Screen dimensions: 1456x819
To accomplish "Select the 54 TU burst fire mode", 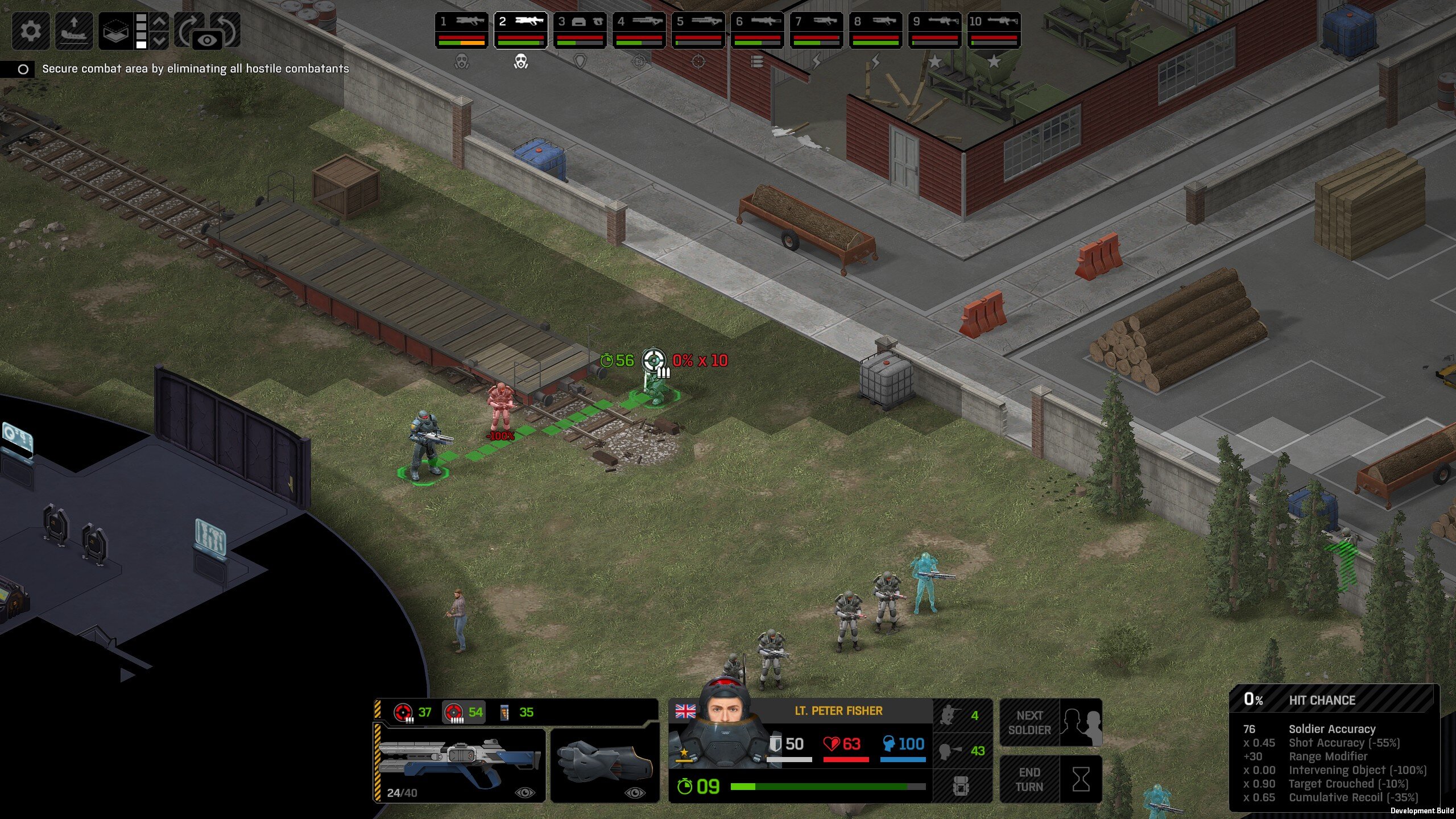I will point(464,712).
